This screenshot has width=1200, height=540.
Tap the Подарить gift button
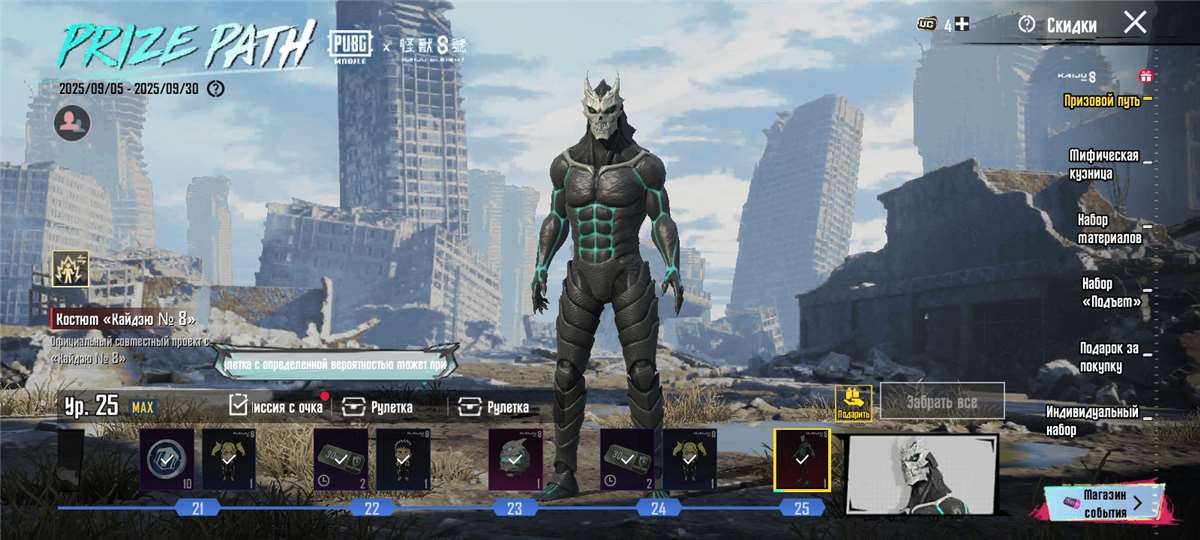854,403
